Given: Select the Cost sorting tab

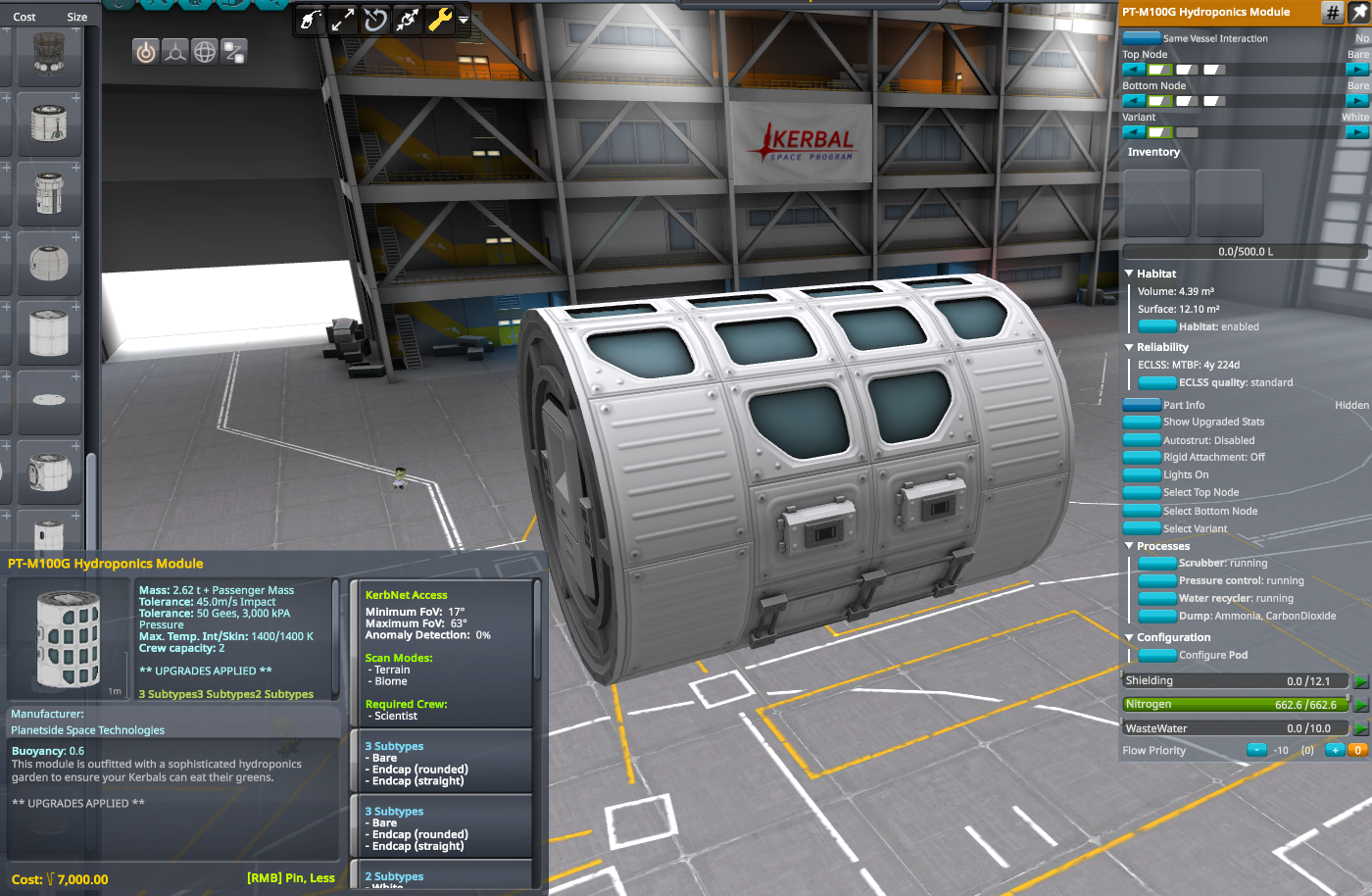Looking at the screenshot, I should click(24, 16).
